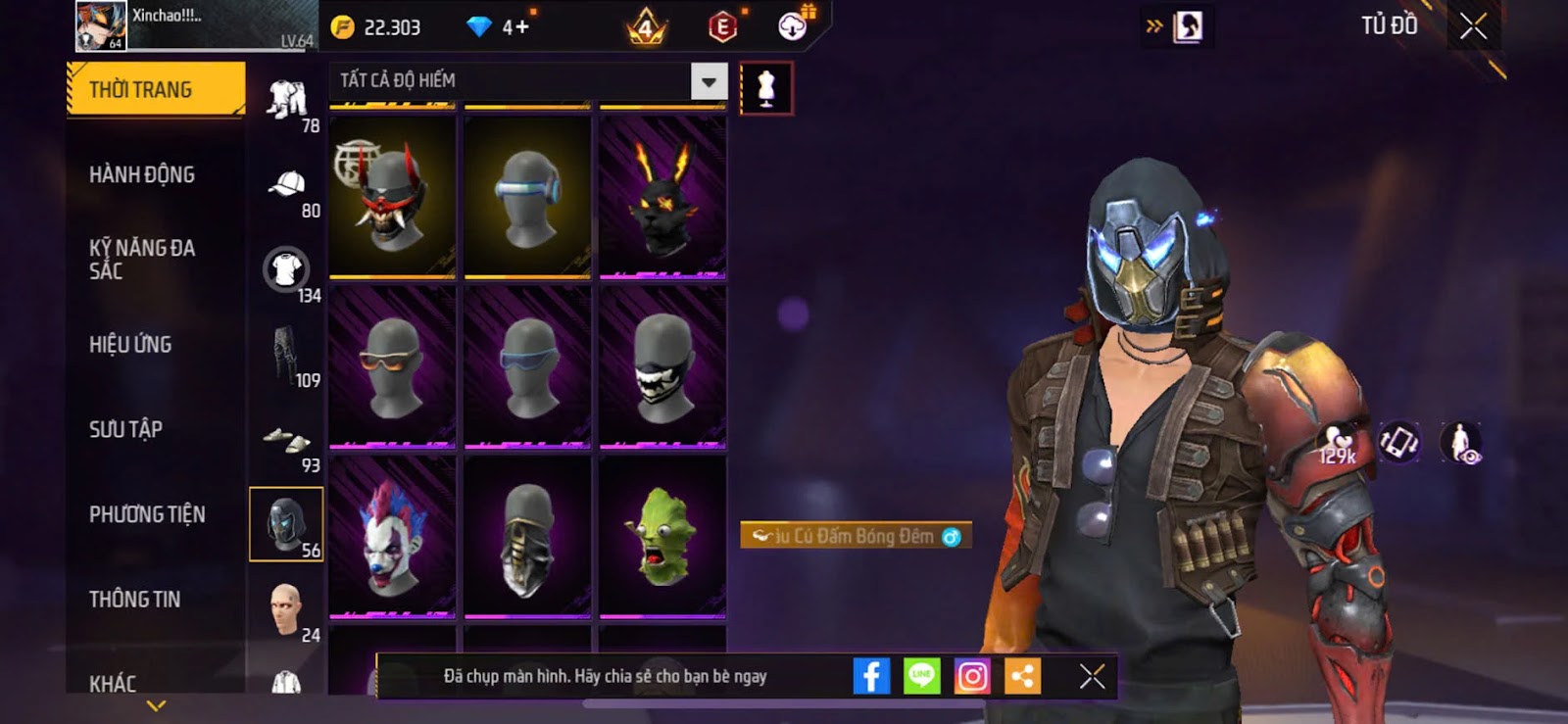The image size is (1568, 724).
Task: Select the red horned oni mask
Action: [392, 197]
